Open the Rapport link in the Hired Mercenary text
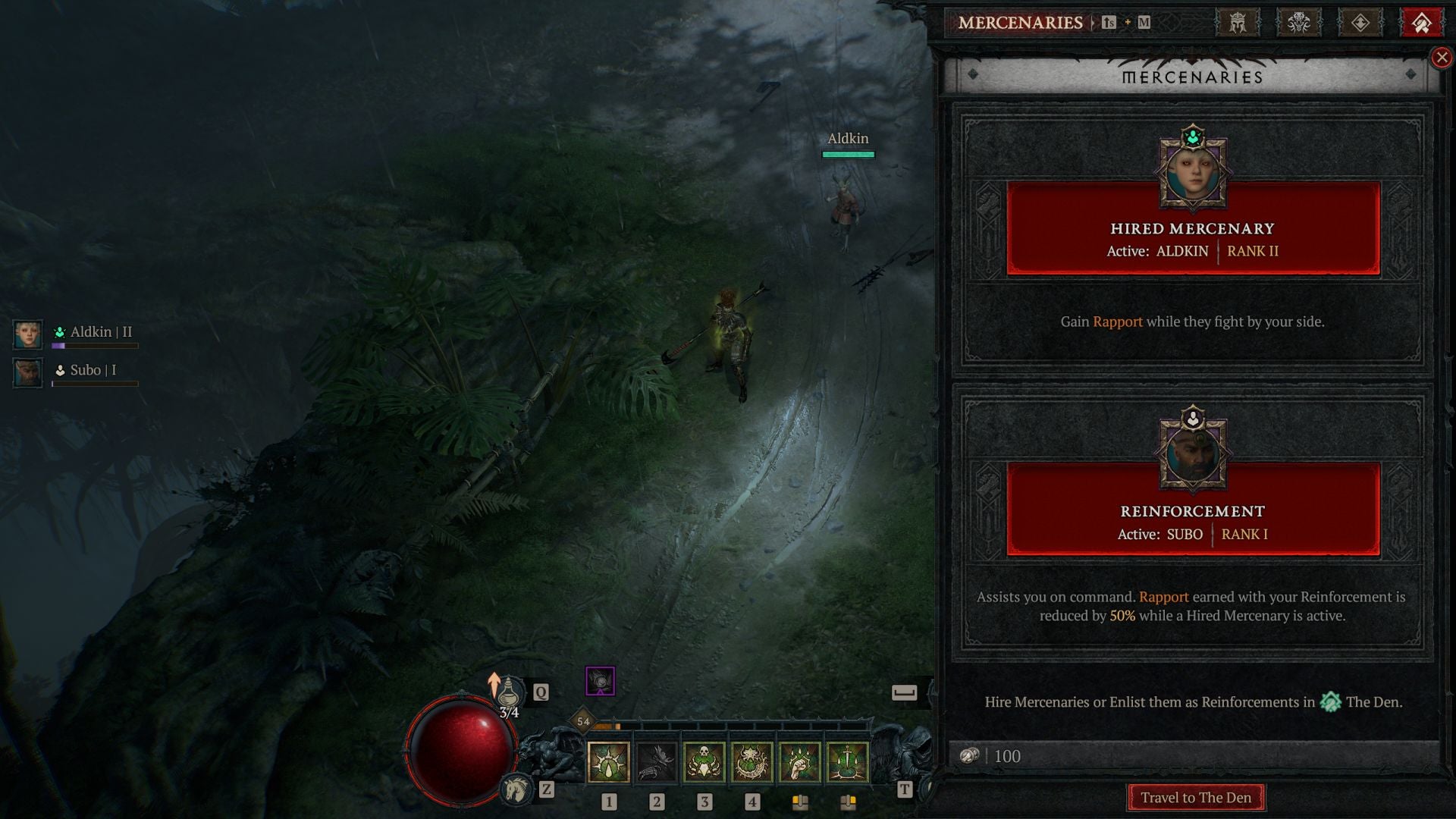This screenshot has height=819, width=1456. click(x=1117, y=322)
